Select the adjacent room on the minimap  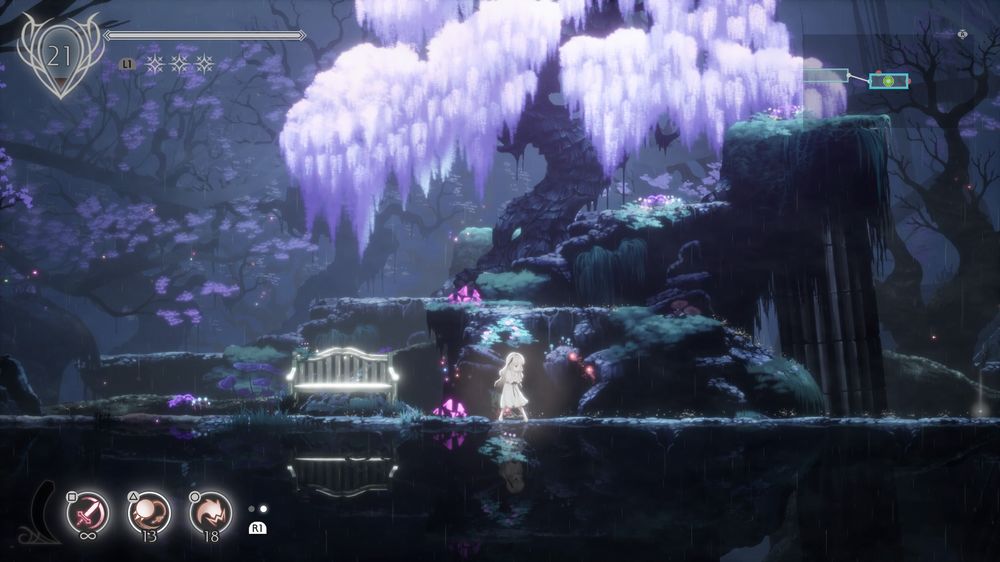pyautogui.click(x=825, y=77)
